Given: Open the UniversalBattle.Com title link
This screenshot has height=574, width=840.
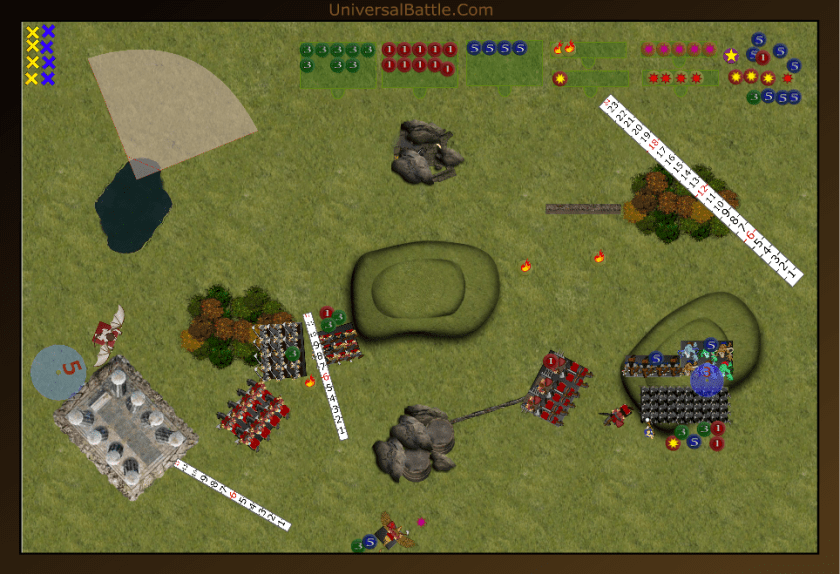Looking at the screenshot, I should click(410, 10).
